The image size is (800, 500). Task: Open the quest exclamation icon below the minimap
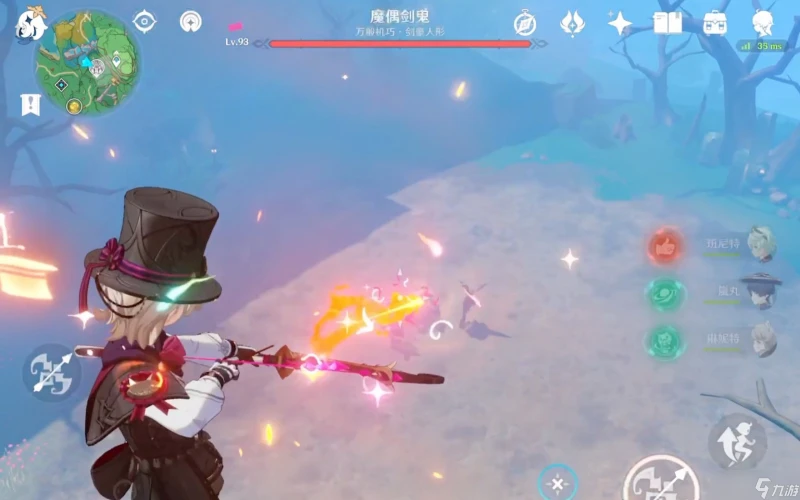click(29, 104)
